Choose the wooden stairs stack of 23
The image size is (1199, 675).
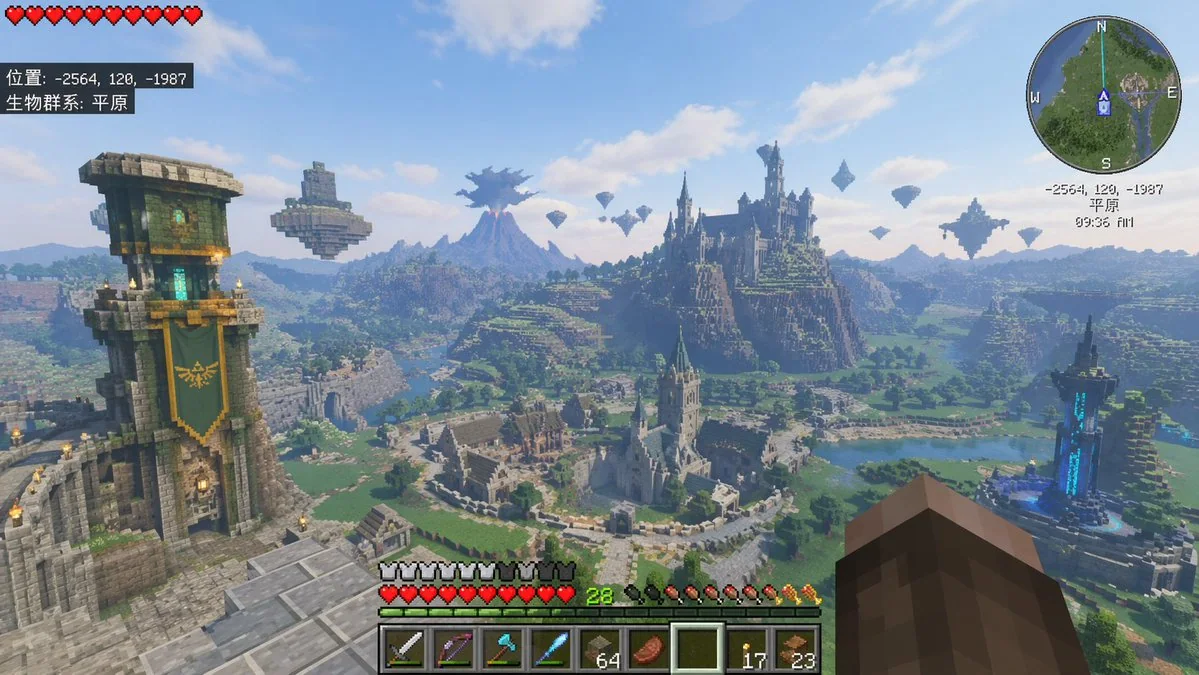click(795, 648)
